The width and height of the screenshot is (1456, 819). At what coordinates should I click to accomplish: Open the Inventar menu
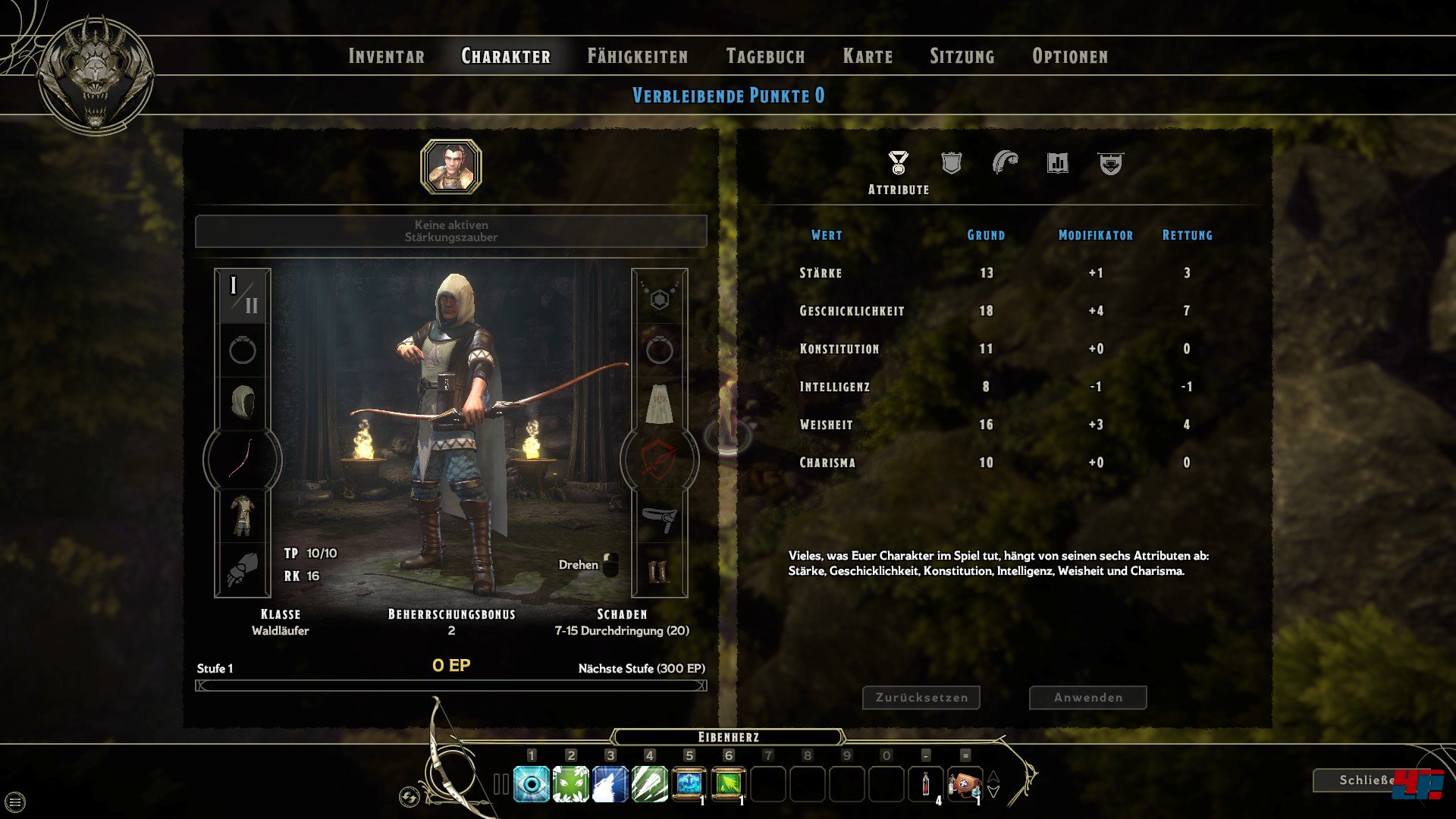click(386, 56)
